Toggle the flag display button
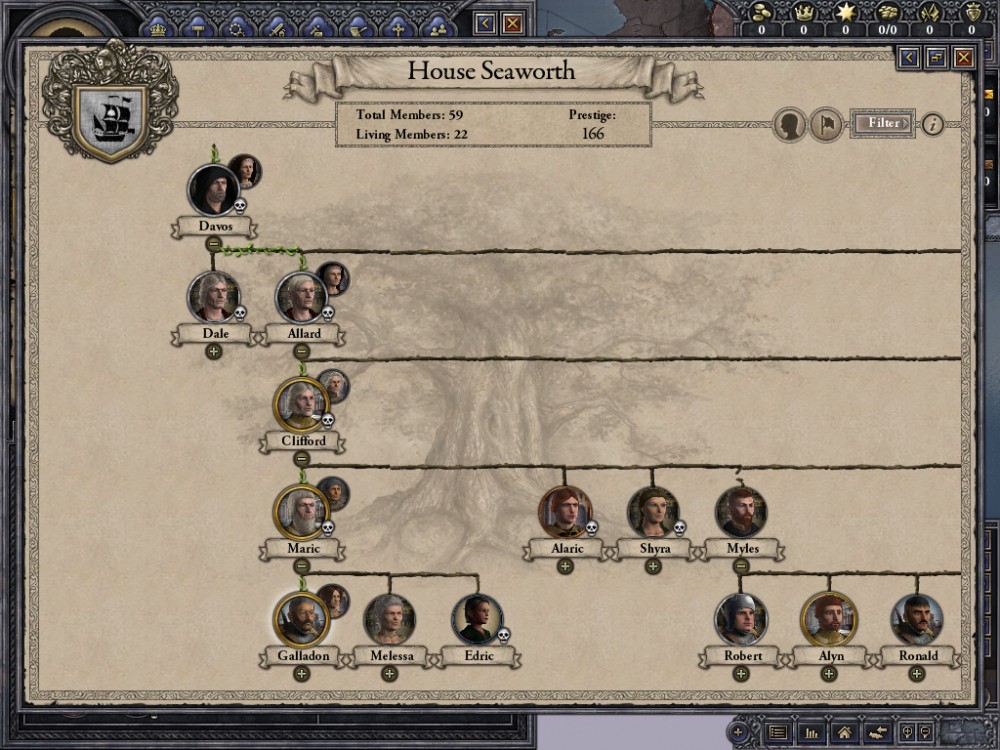The width and height of the screenshot is (1000, 750). (x=825, y=125)
